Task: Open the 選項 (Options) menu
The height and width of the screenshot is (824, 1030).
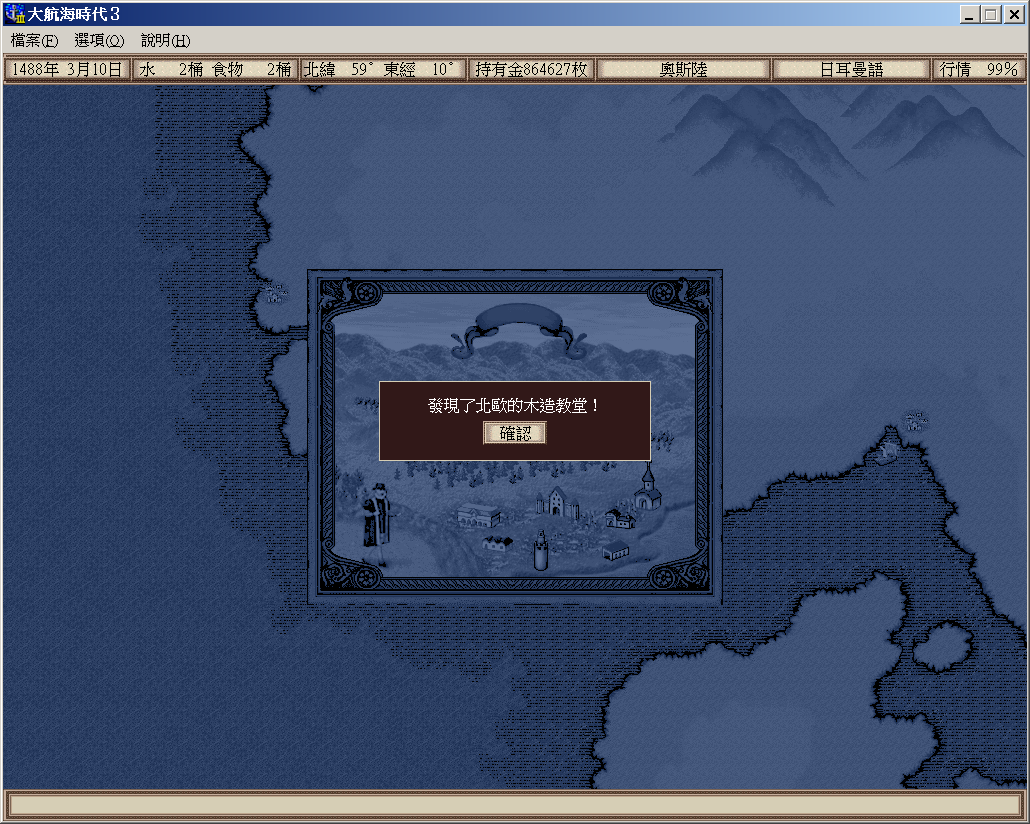Action: pos(99,41)
